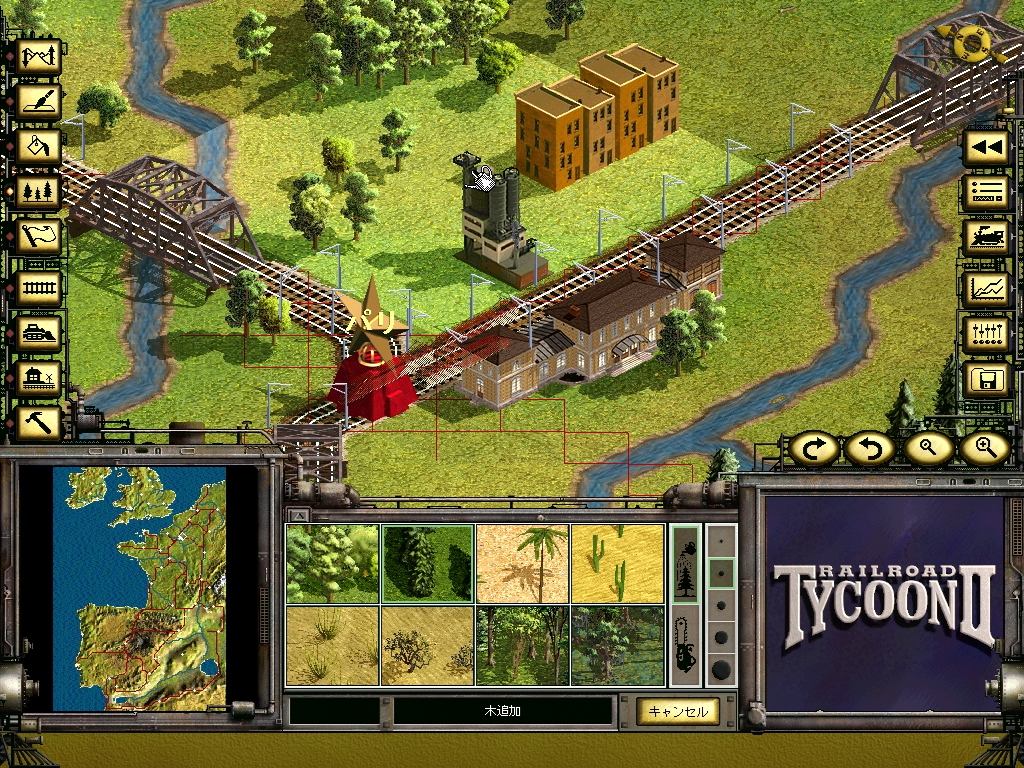
Task: Select the dry grass tuft tile
Action: [x=332, y=645]
